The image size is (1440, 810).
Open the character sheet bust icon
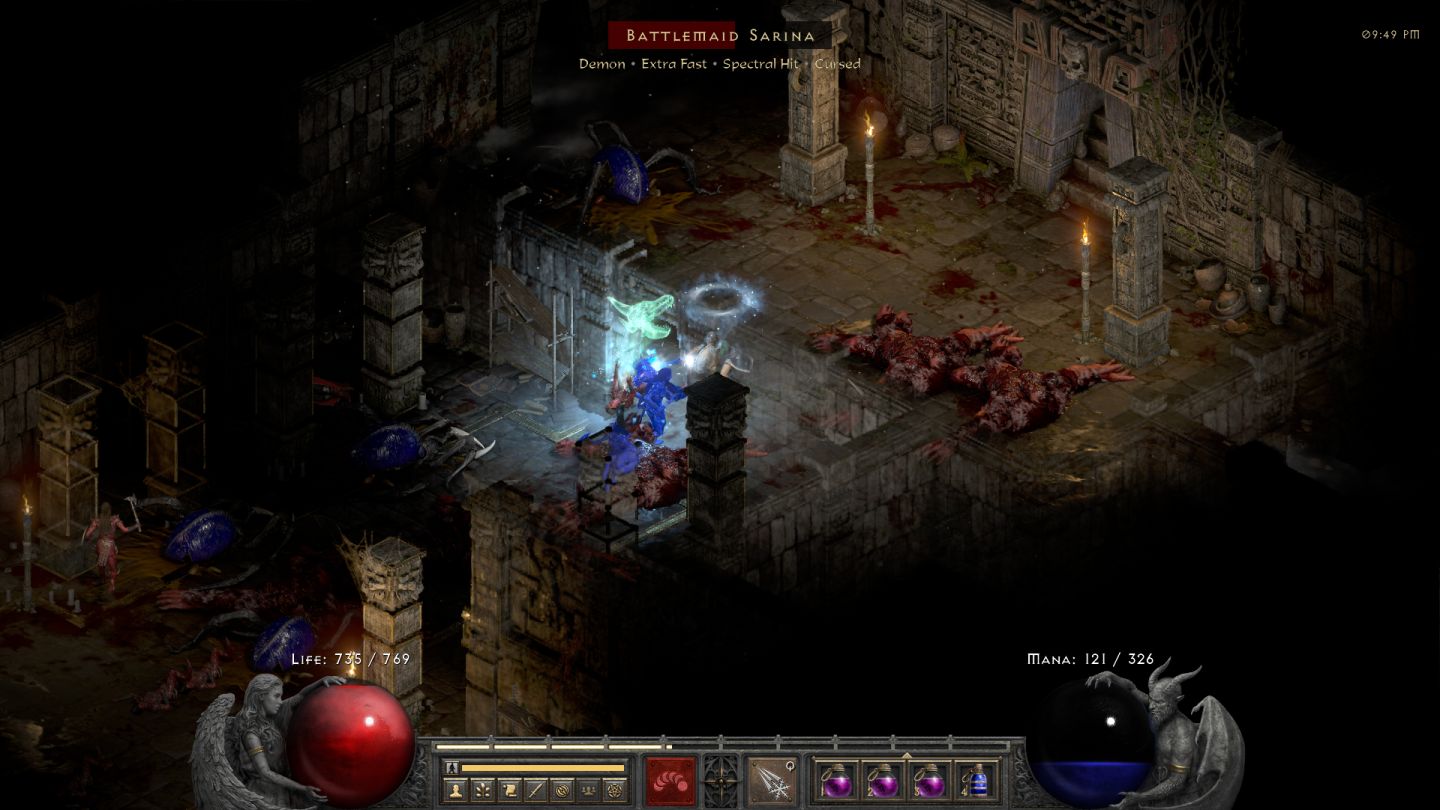pyautogui.click(x=454, y=789)
